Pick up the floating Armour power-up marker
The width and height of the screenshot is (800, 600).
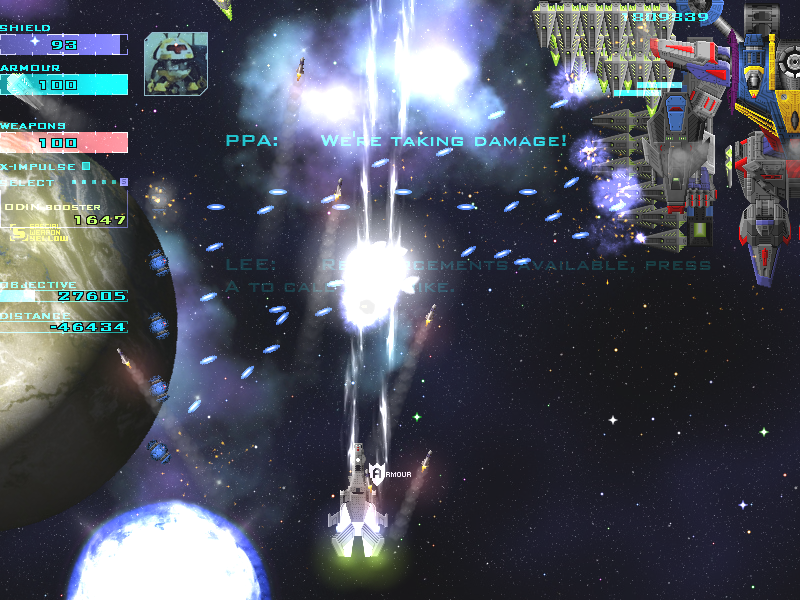click(x=377, y=472)
